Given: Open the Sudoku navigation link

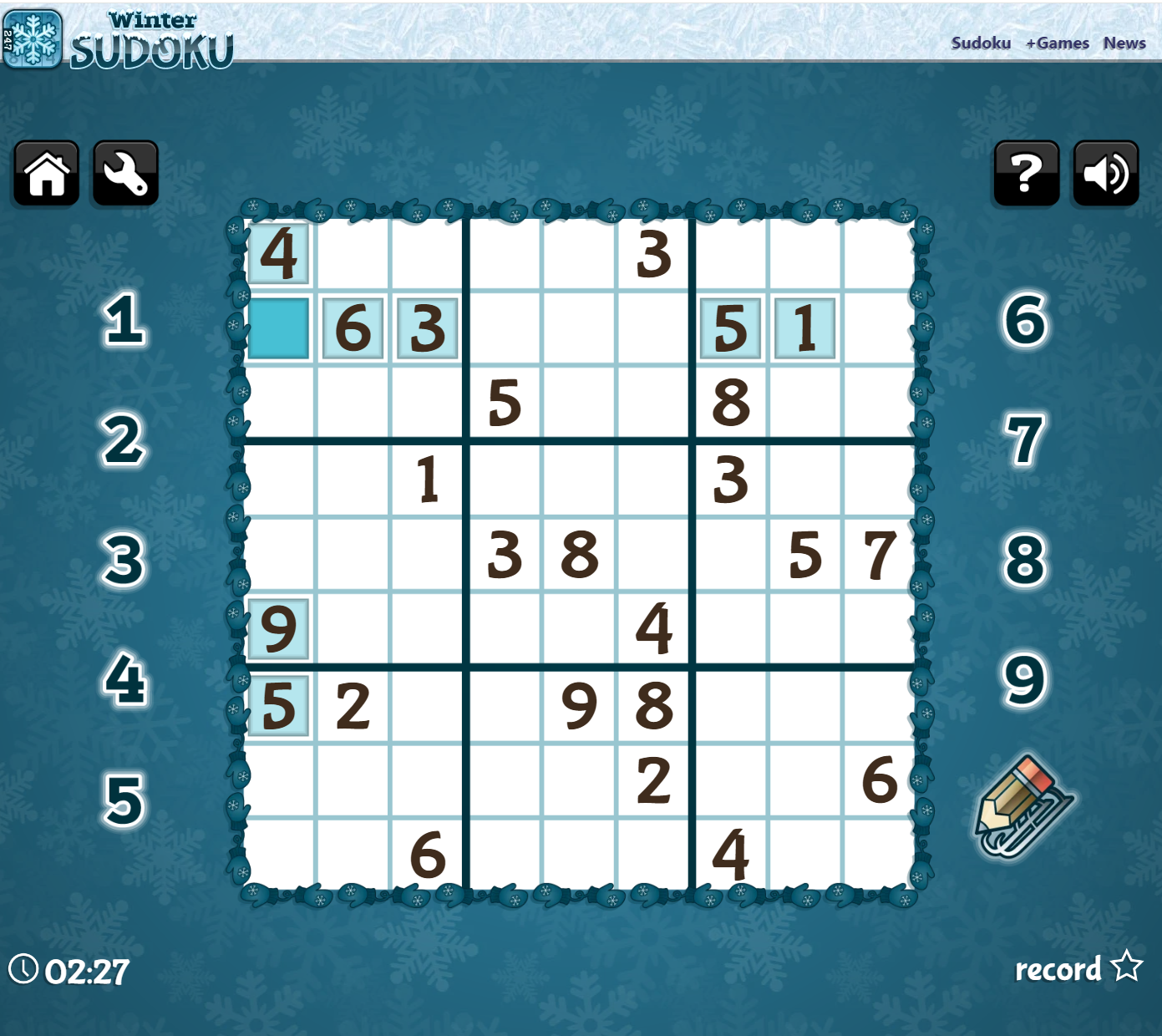Looking at the screenshot, I should coord(981,43).
